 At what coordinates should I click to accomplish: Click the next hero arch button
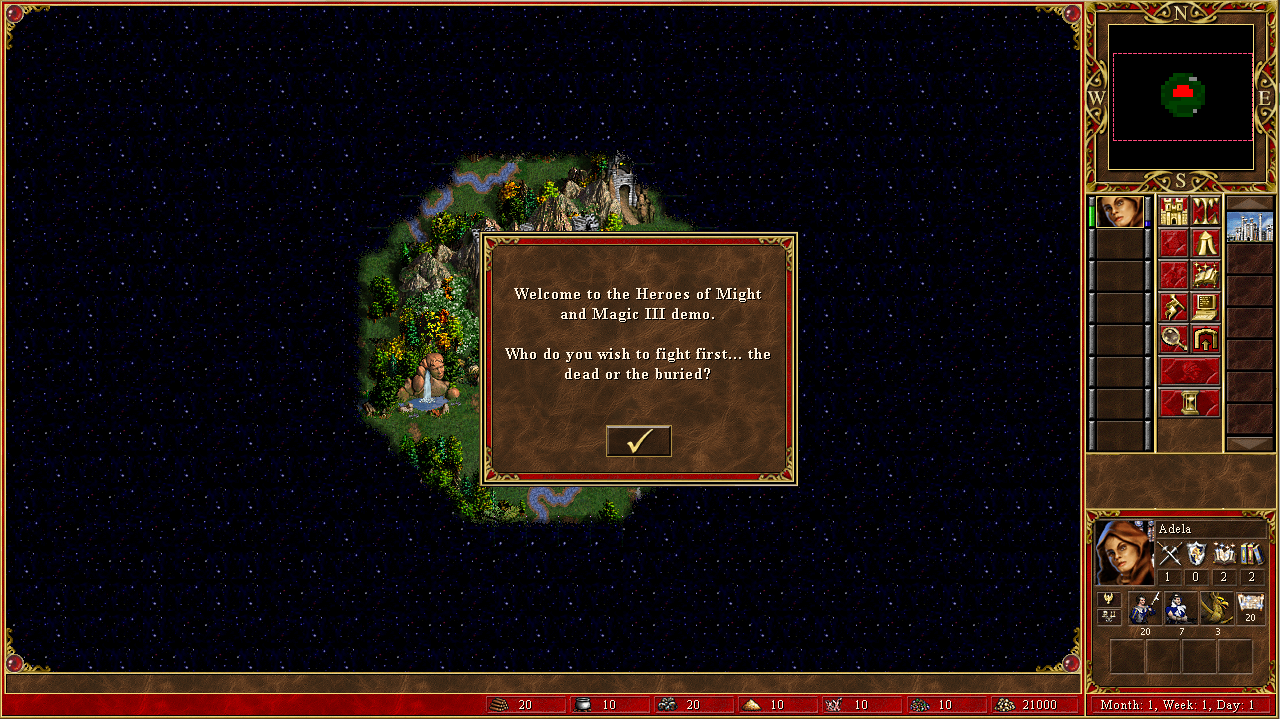pyautogui.click(x=1205, y=339)
